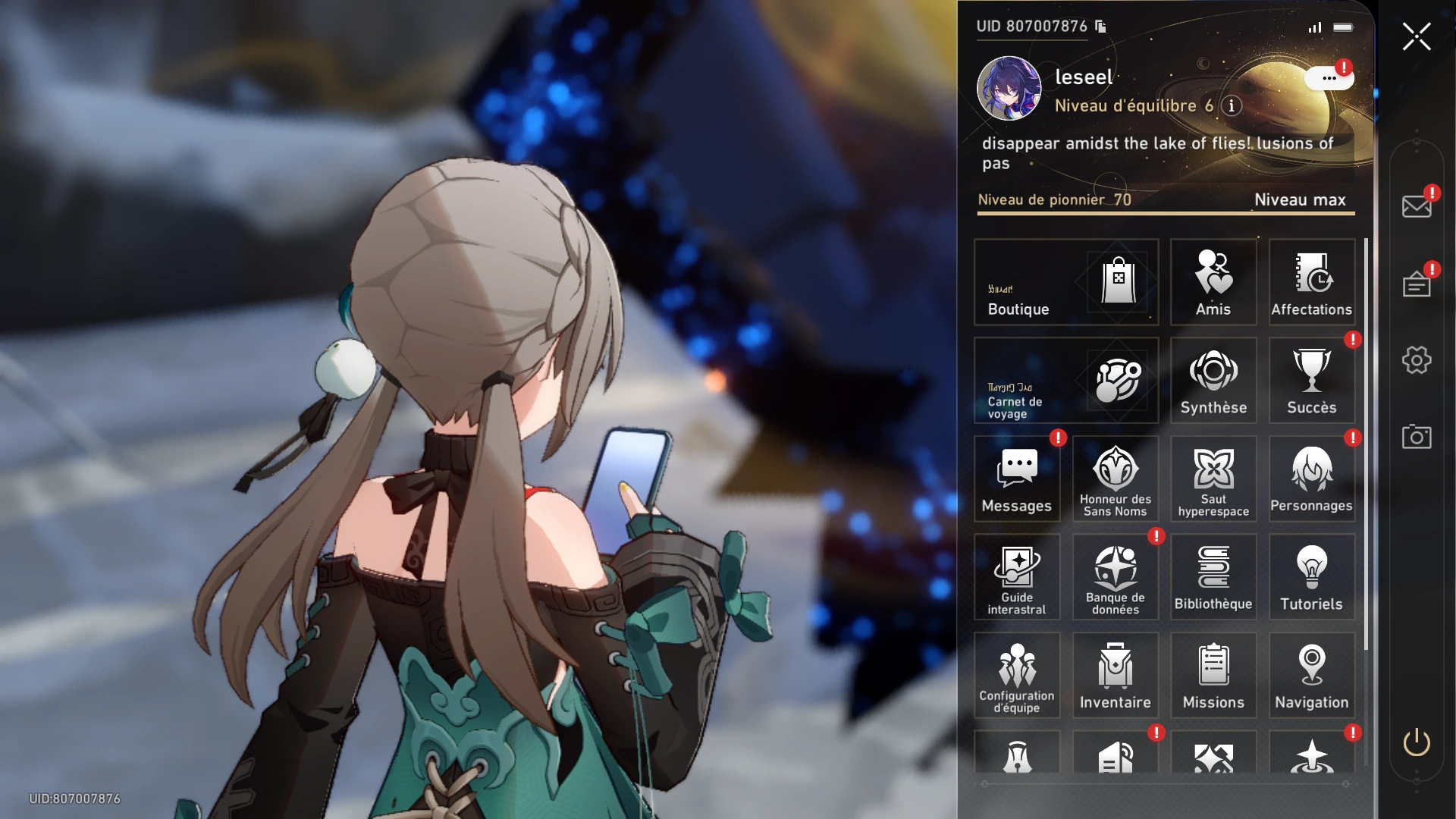The height and width of the screenshot is (819, 1456).
Task: Open the in-game mail inbox
Action: click(x=1417, y=205)
